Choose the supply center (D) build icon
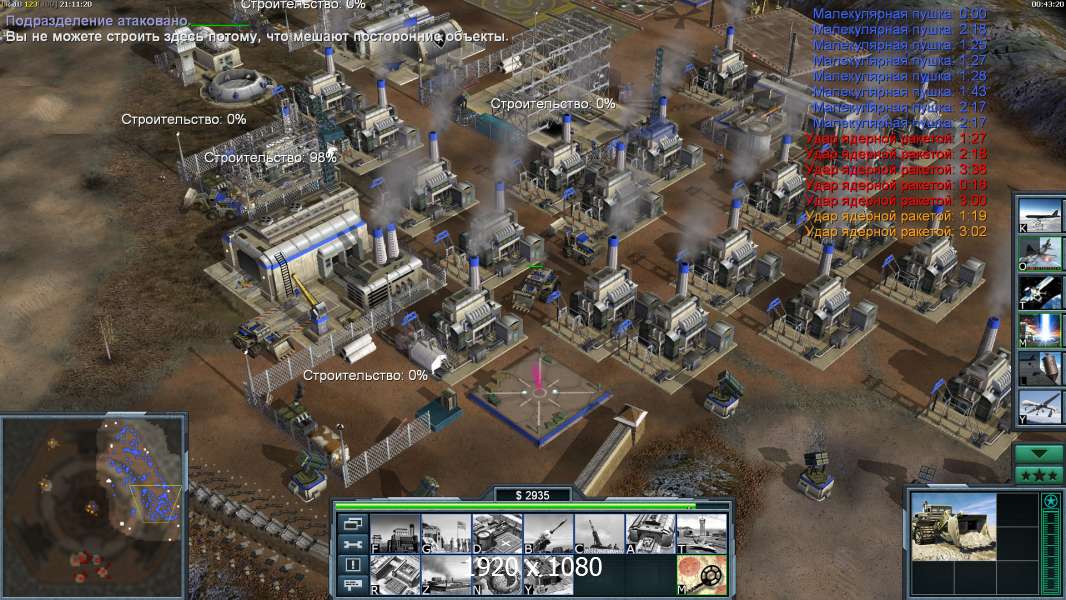The width and height of the screenshot is (1066, 600). [x=497, y=533]
